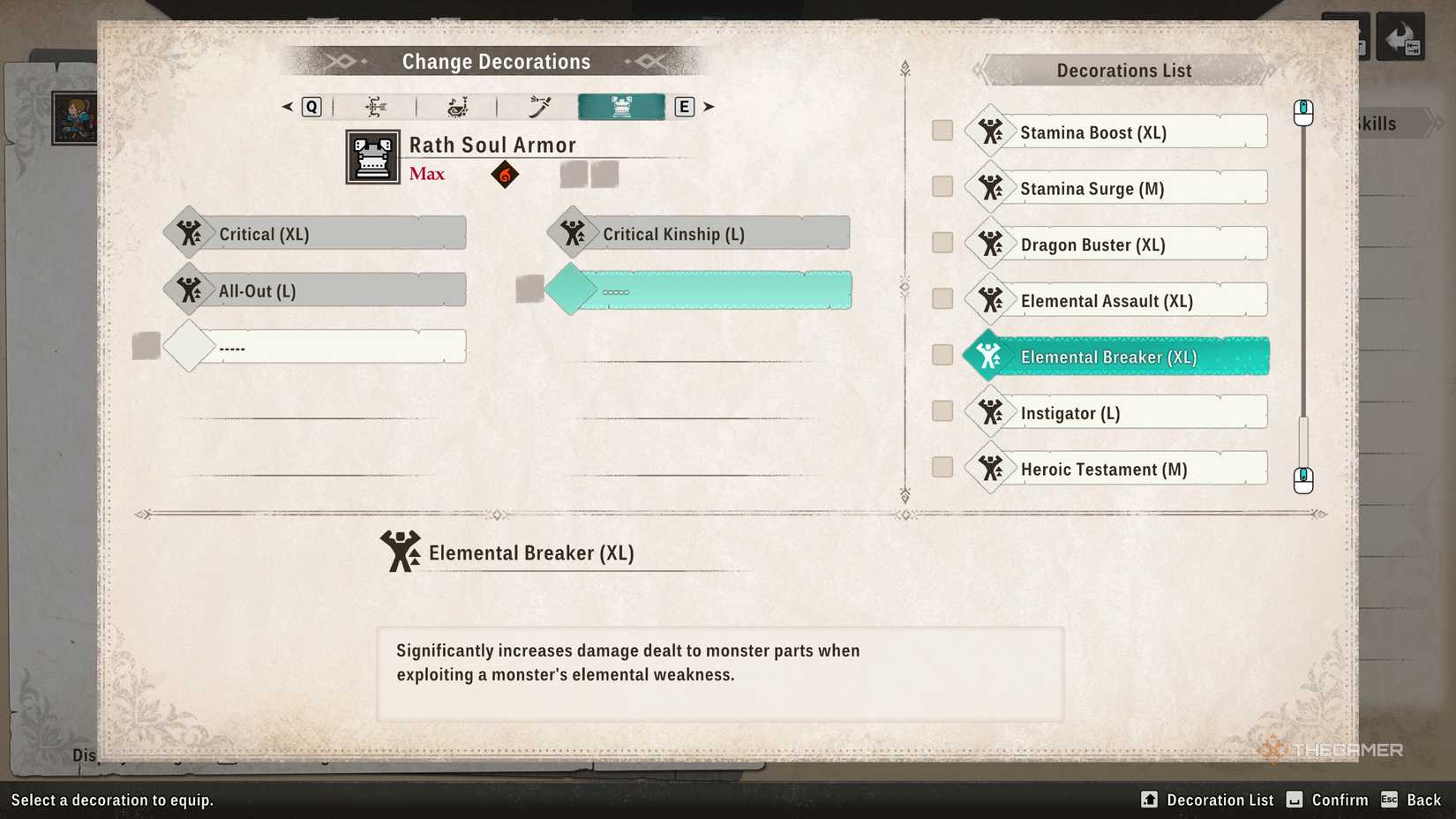This screenshot has height=819, width=1456.
Task: Click the left arrow beside the Q key
Action: pos(286,106)
